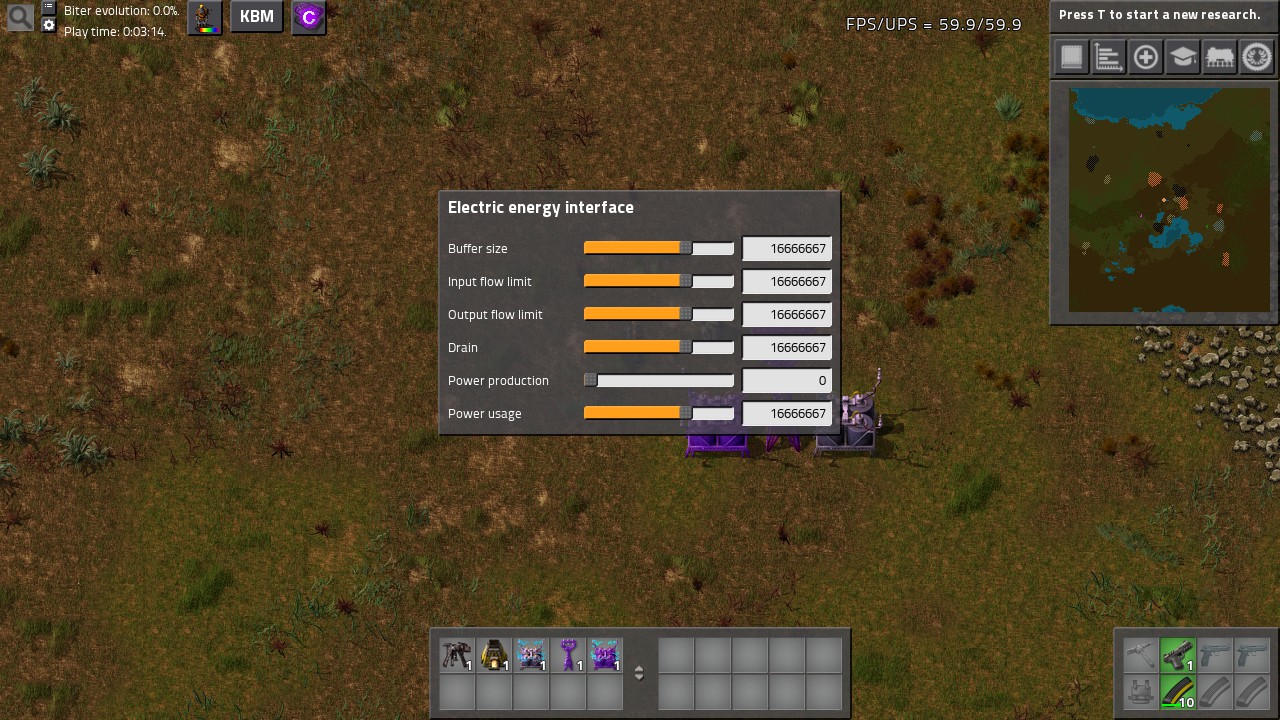Image resolution: width=1280 pixels, height=720 pixels.
Task: Select the stone furnace hotbar slot
Action: tap(494, 656)
